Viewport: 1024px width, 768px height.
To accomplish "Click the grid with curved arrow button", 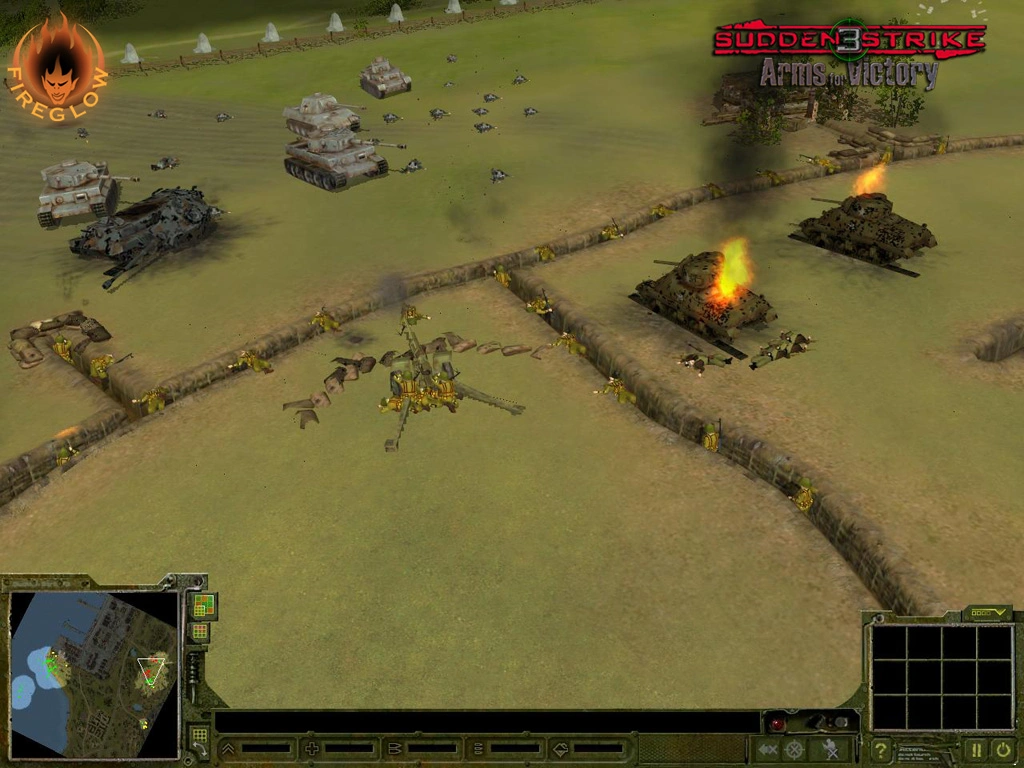I will tap(199, 741).
